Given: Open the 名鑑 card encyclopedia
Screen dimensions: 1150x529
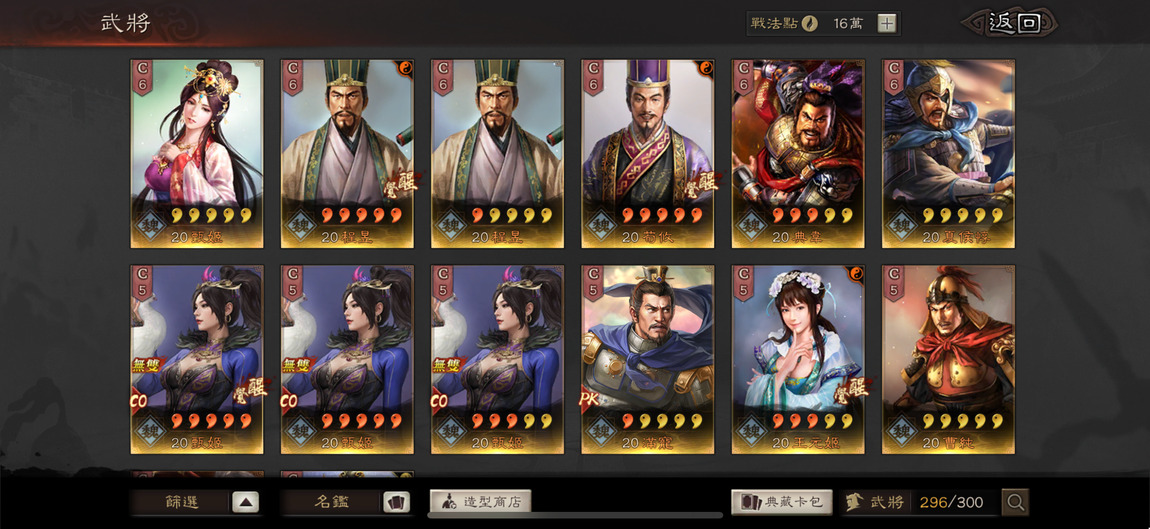Looking at the screenshot, I should [x=345, y=502].
